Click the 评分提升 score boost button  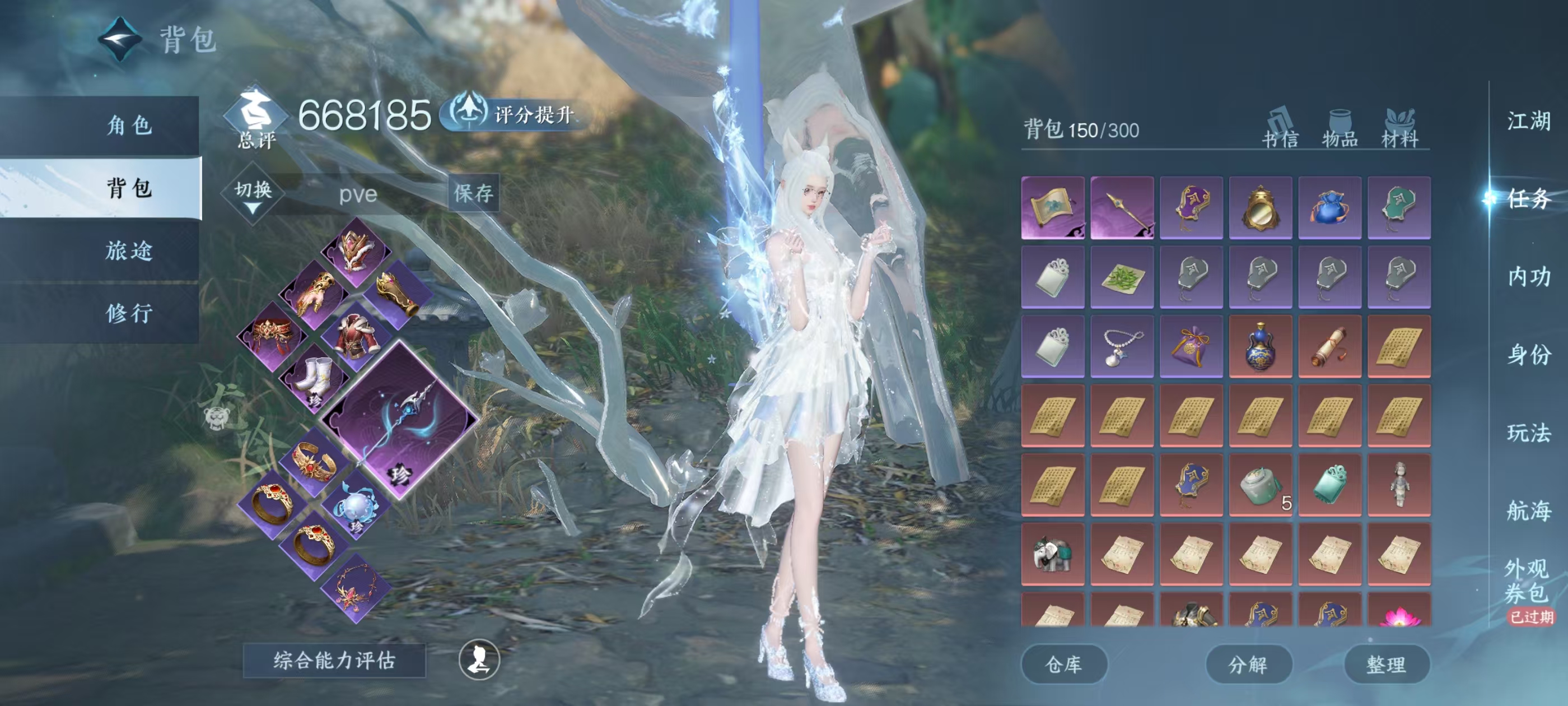[516, 114]
